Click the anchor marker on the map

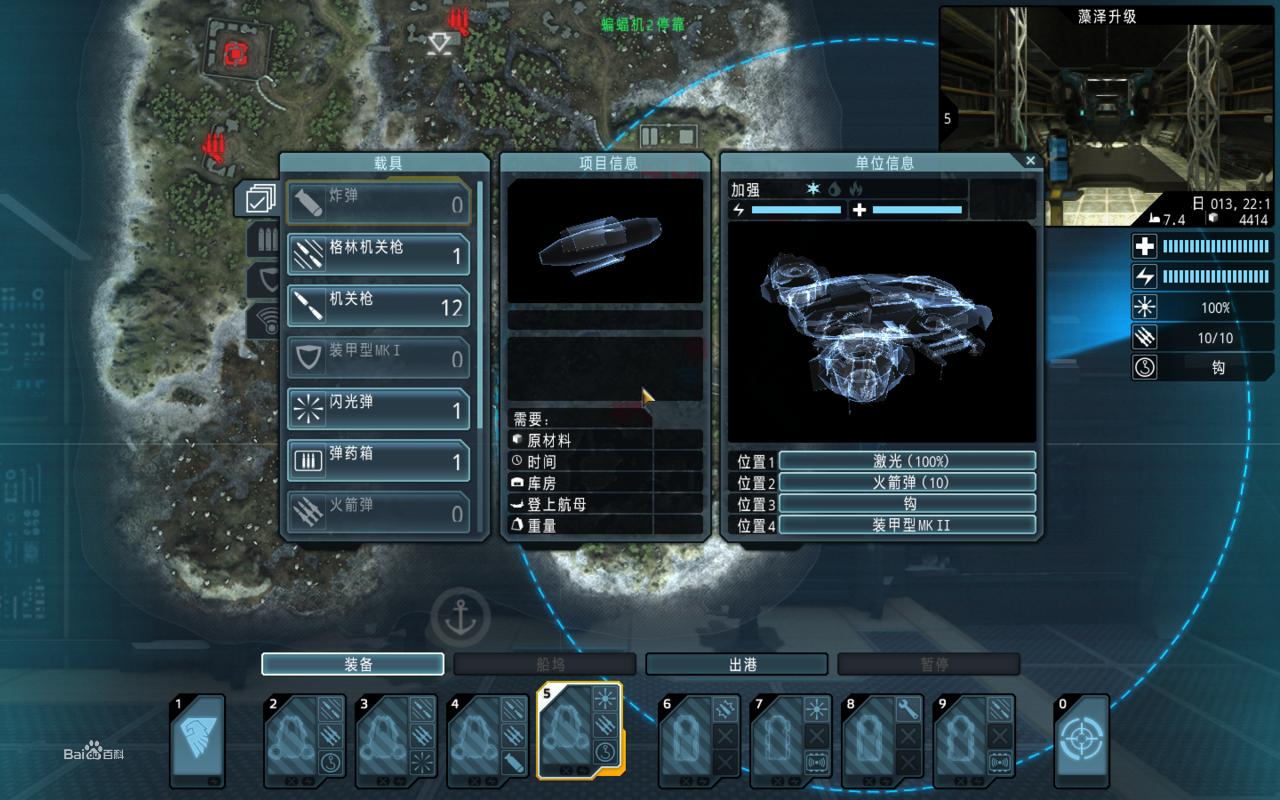point(460,616)
